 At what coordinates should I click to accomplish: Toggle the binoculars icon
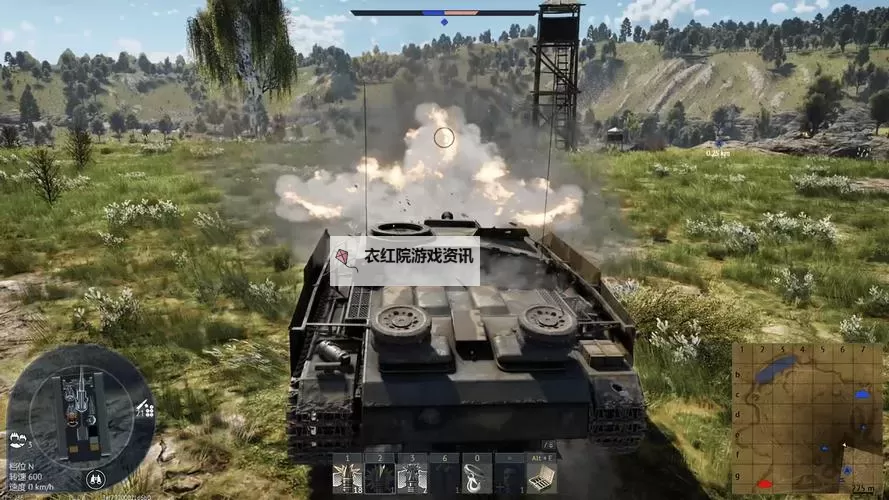click(95, 478)
